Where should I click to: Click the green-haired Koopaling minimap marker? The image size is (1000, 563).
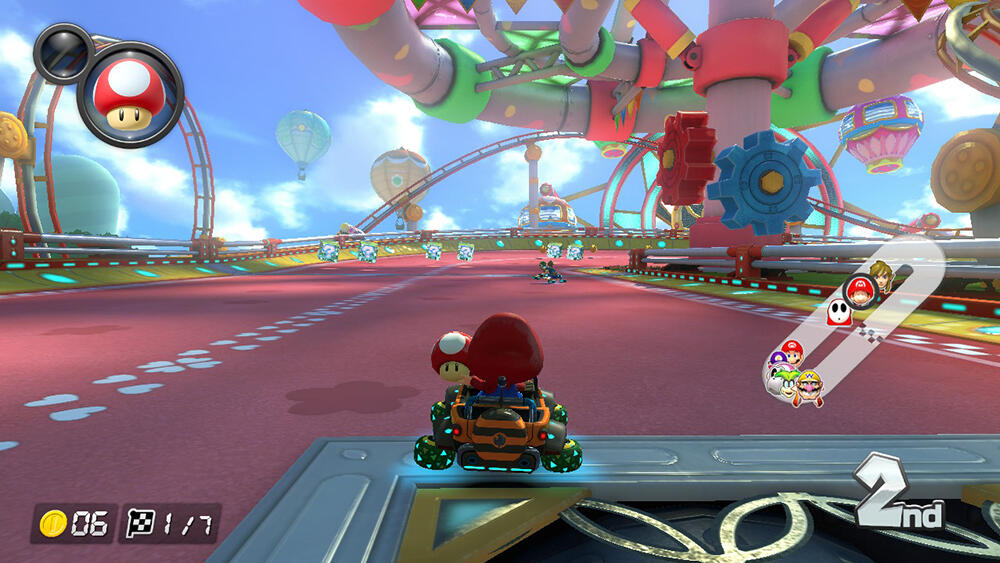[x=783, y=379]
